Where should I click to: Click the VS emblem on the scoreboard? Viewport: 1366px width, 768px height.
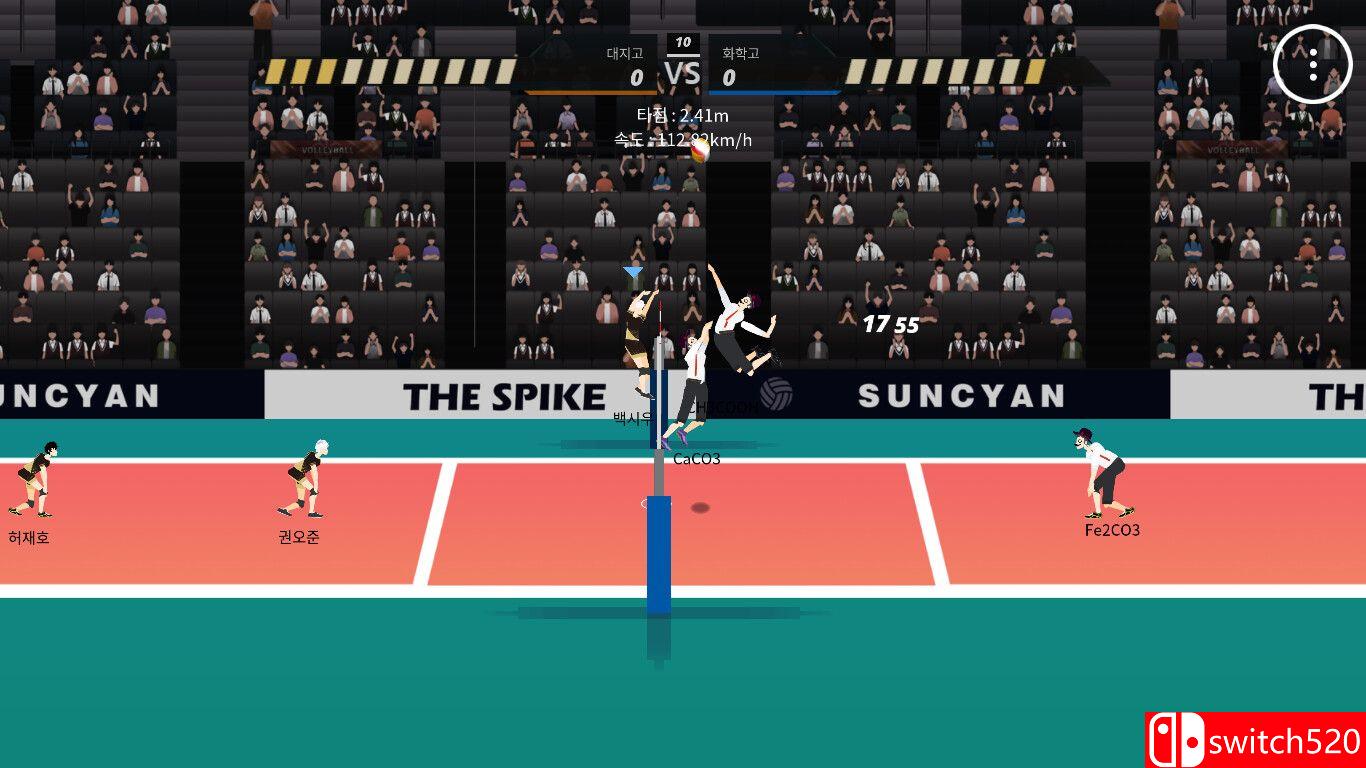click(x=683, y=71)
